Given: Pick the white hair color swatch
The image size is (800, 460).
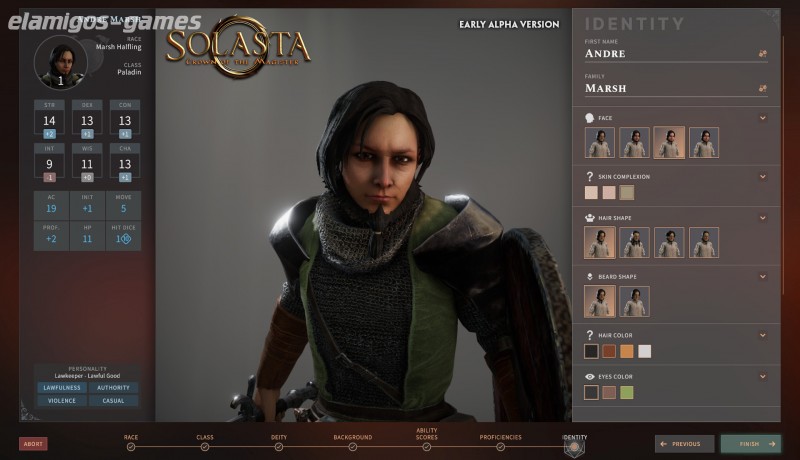Looking at the screenshot, I should pos(645,351).
